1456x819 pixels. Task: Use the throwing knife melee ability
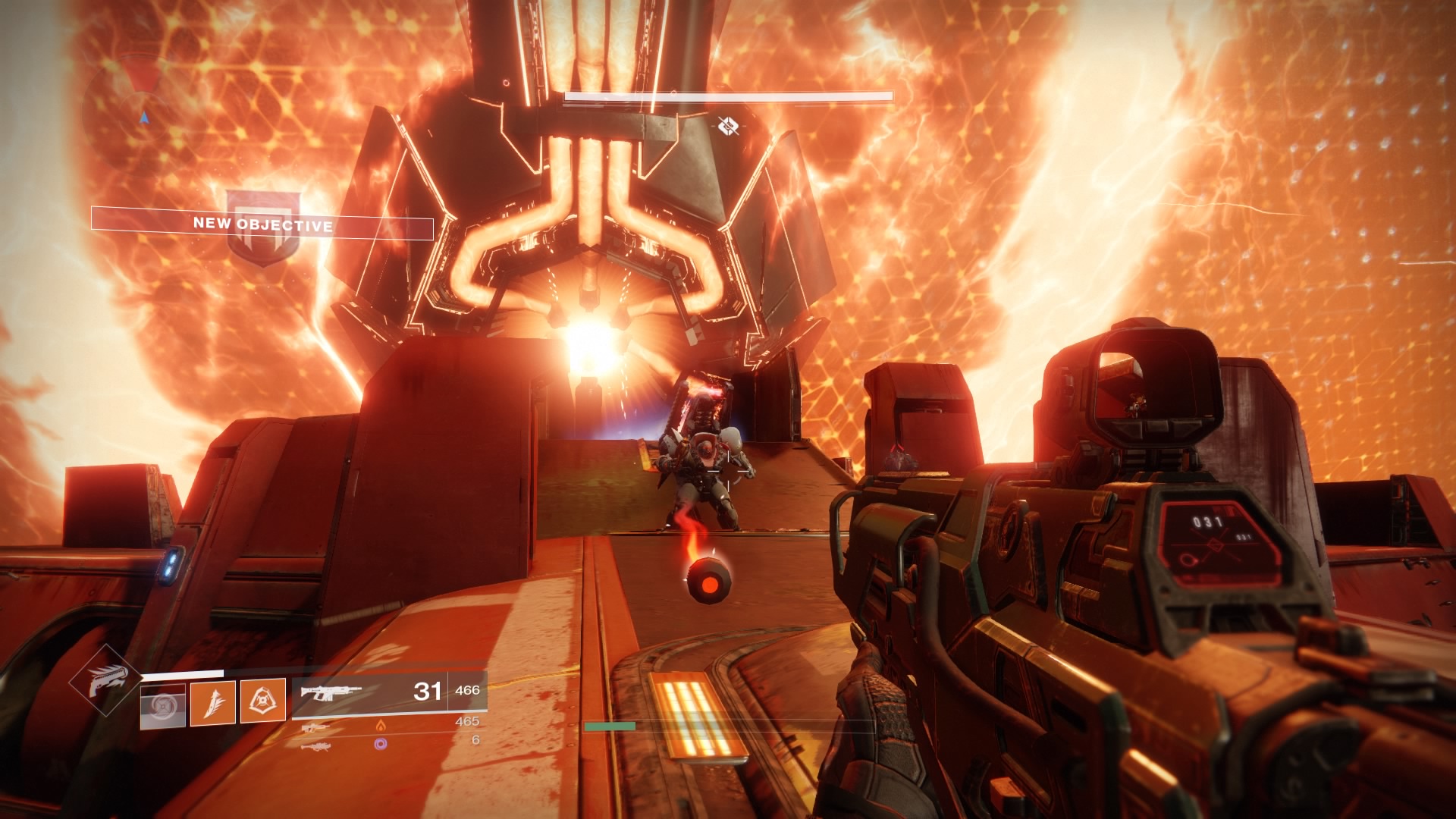coord(213,701)
